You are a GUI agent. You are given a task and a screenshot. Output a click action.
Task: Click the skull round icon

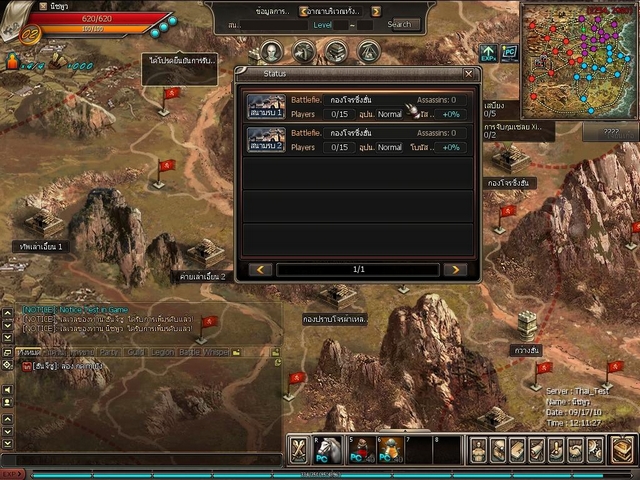(x=272, y=52)
